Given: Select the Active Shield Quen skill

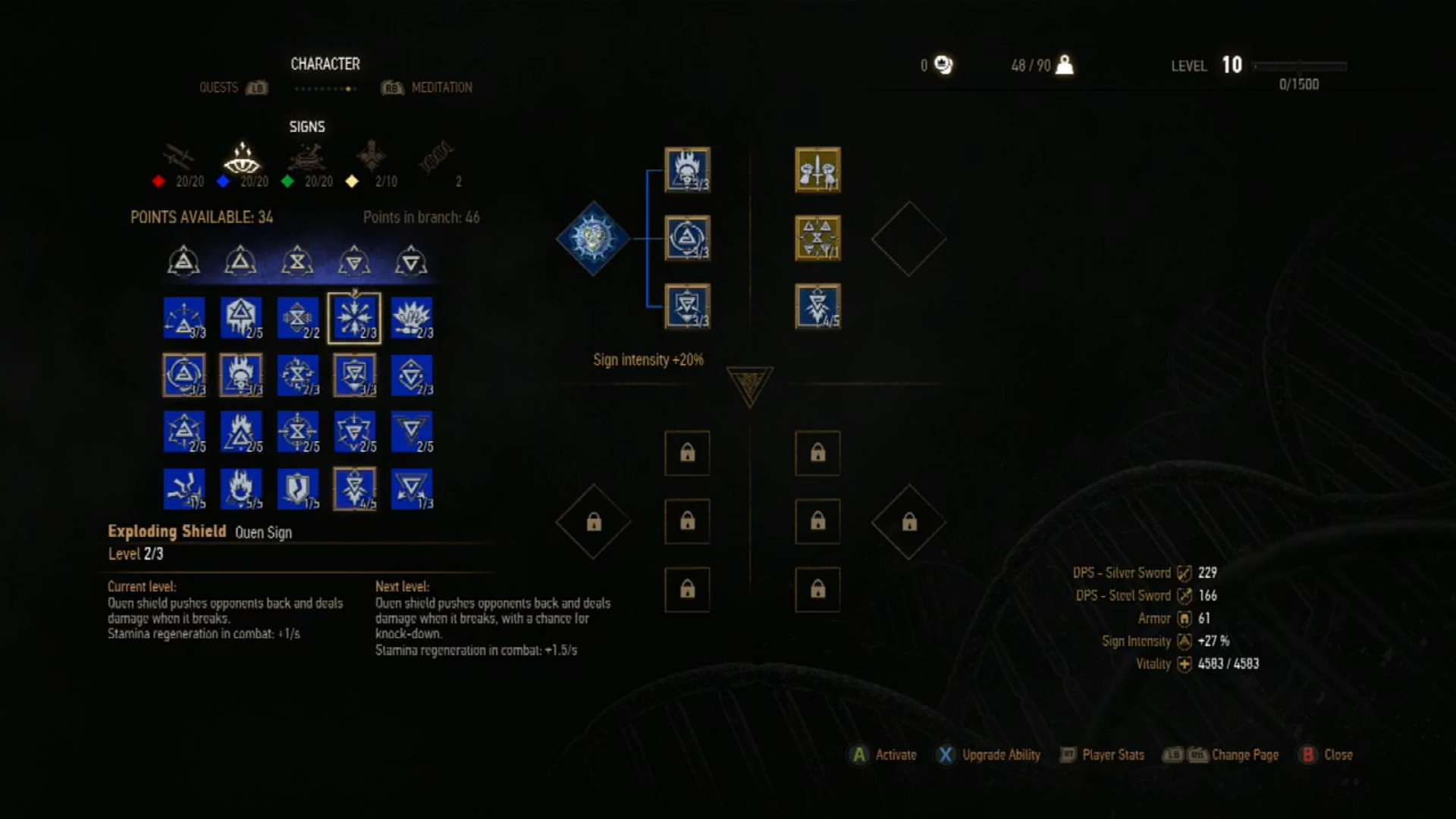Looking at the screenshot, I should pyautogui.click(x=354, y=375).
